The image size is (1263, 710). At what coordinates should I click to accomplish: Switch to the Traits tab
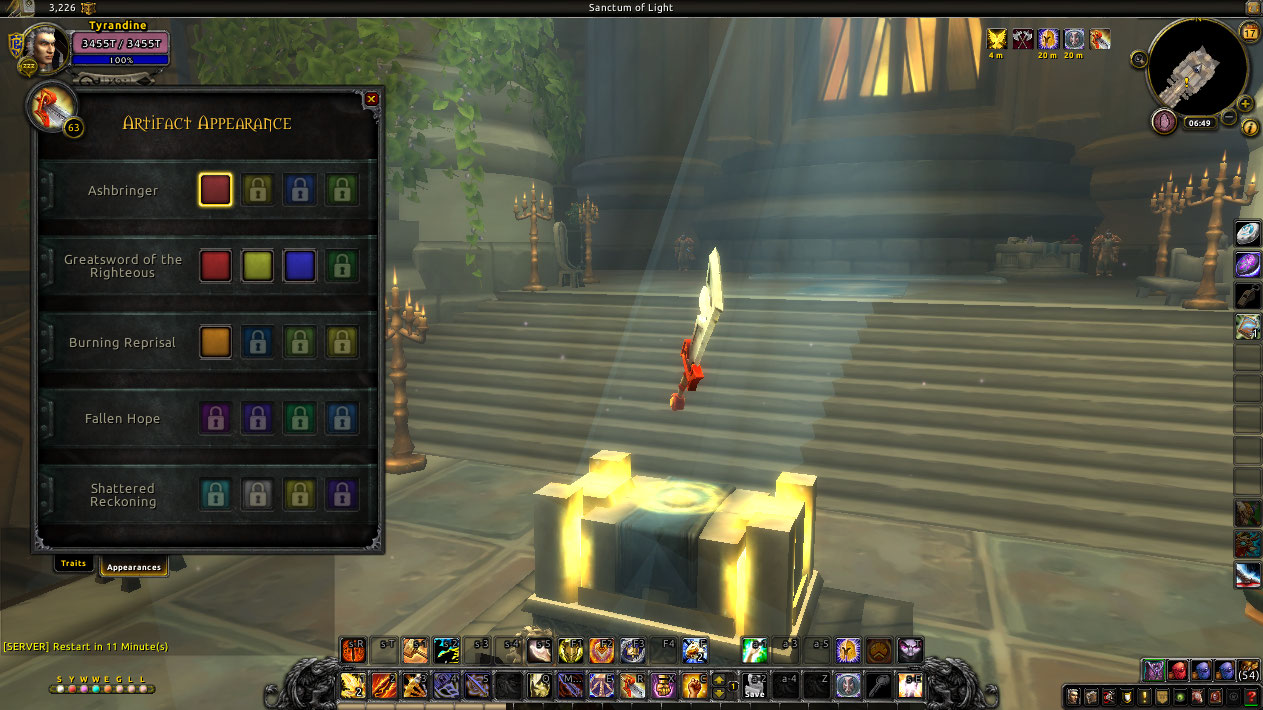(x=74, y=564)
